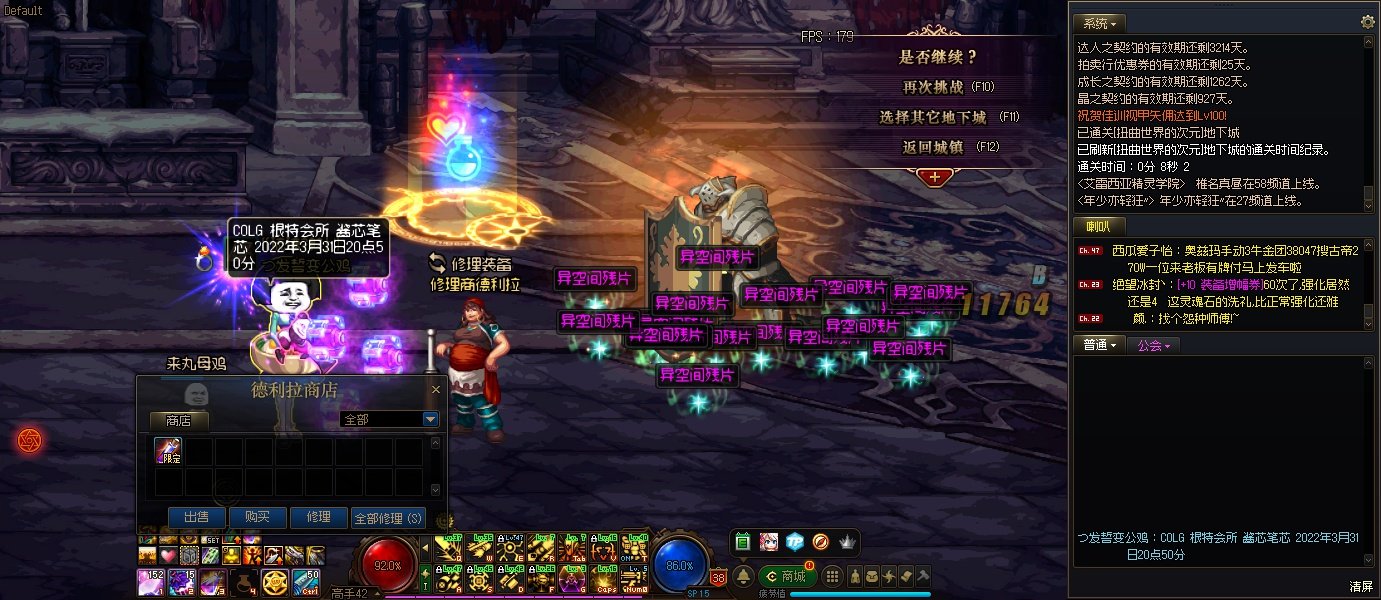Click the 修理 repair button
Viewport: 1381px width, 600px height.
point(318,517)
